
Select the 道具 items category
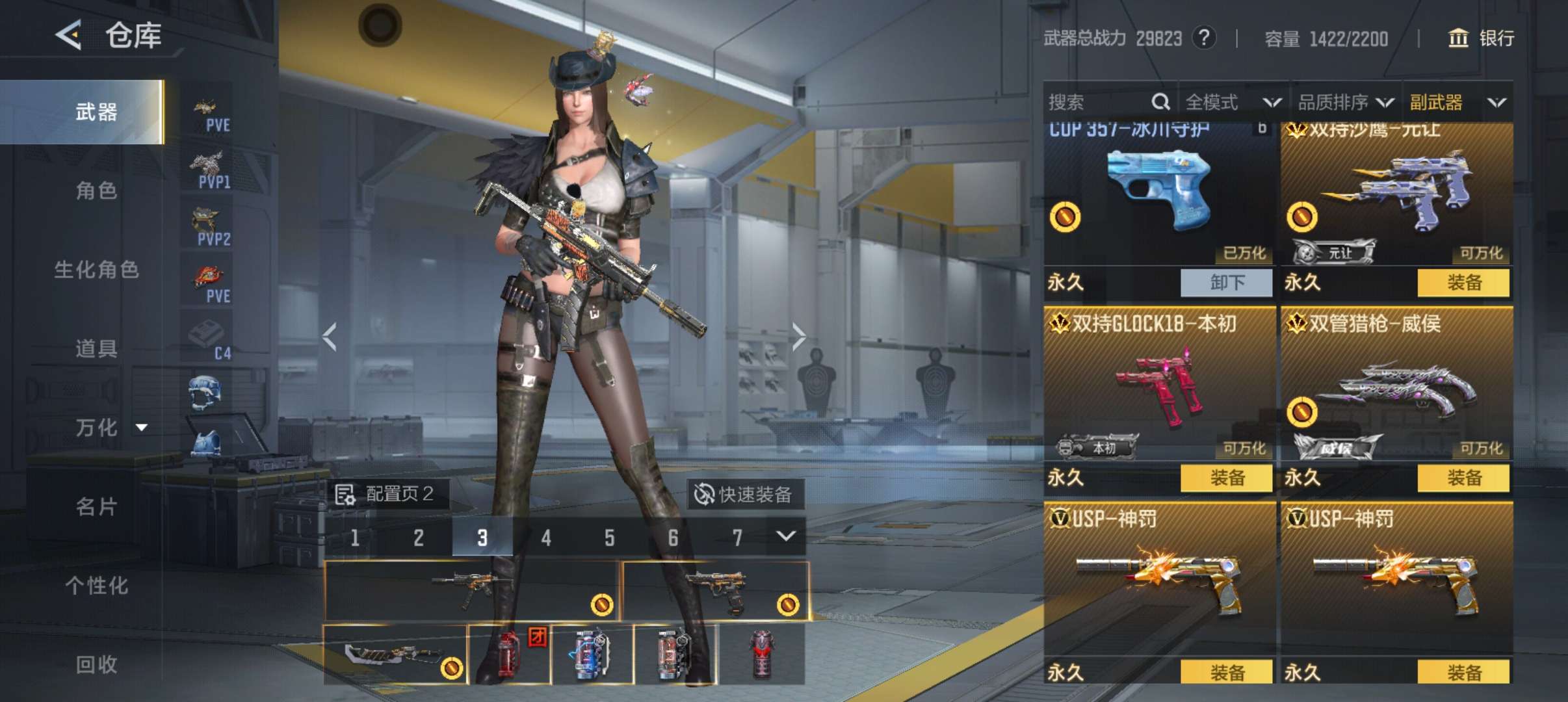tap(96, 349)
